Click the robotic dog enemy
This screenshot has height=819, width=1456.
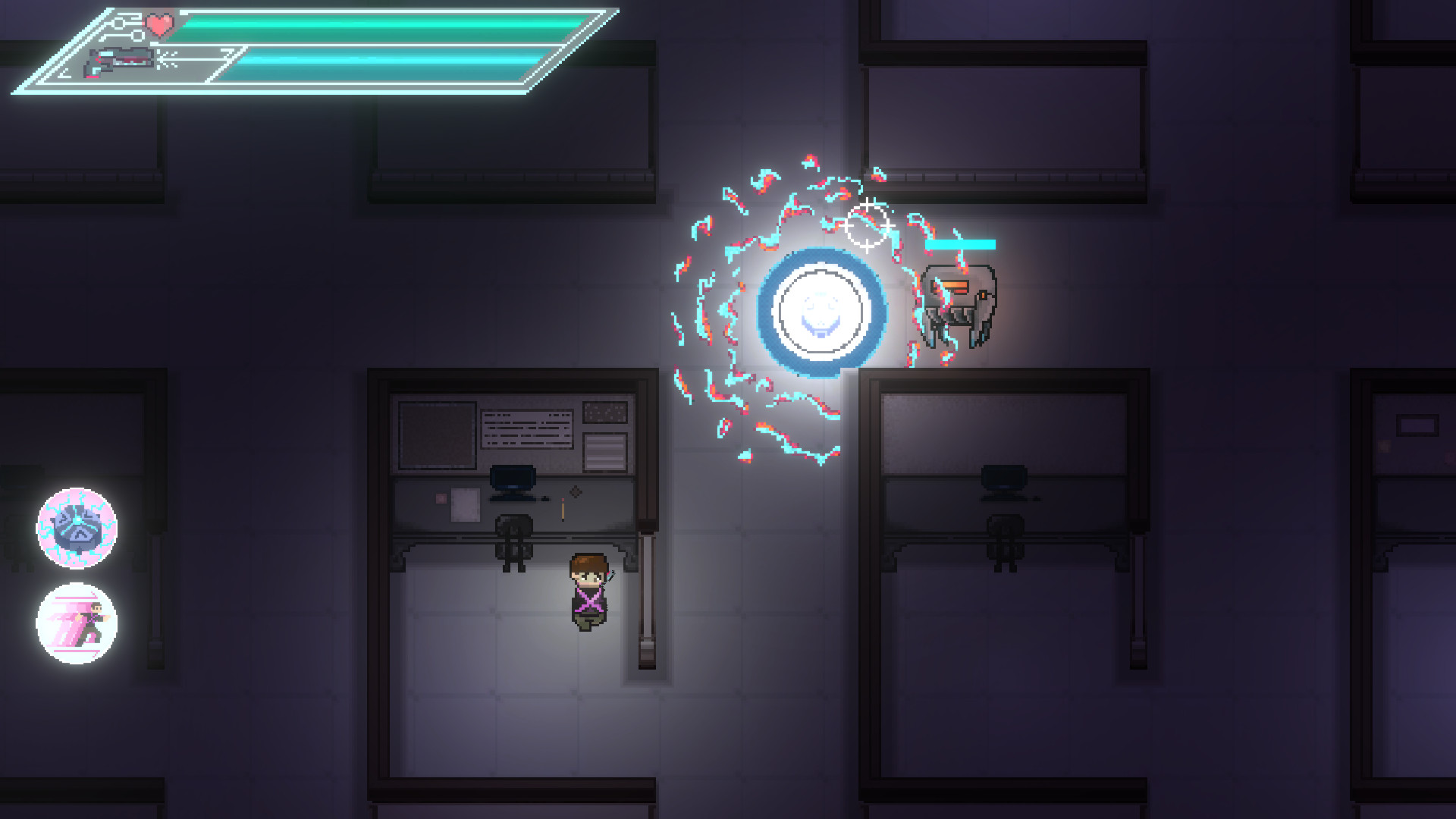(958, 303)
